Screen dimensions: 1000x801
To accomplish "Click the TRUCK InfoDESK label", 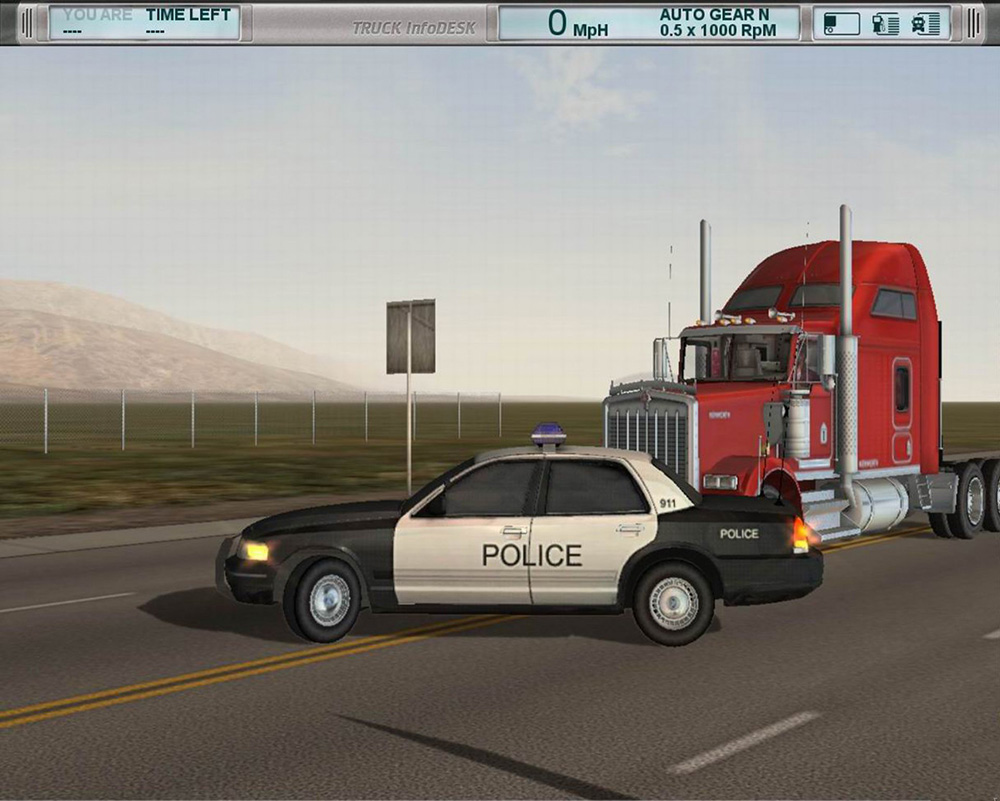I will click(x=413, y=28).
